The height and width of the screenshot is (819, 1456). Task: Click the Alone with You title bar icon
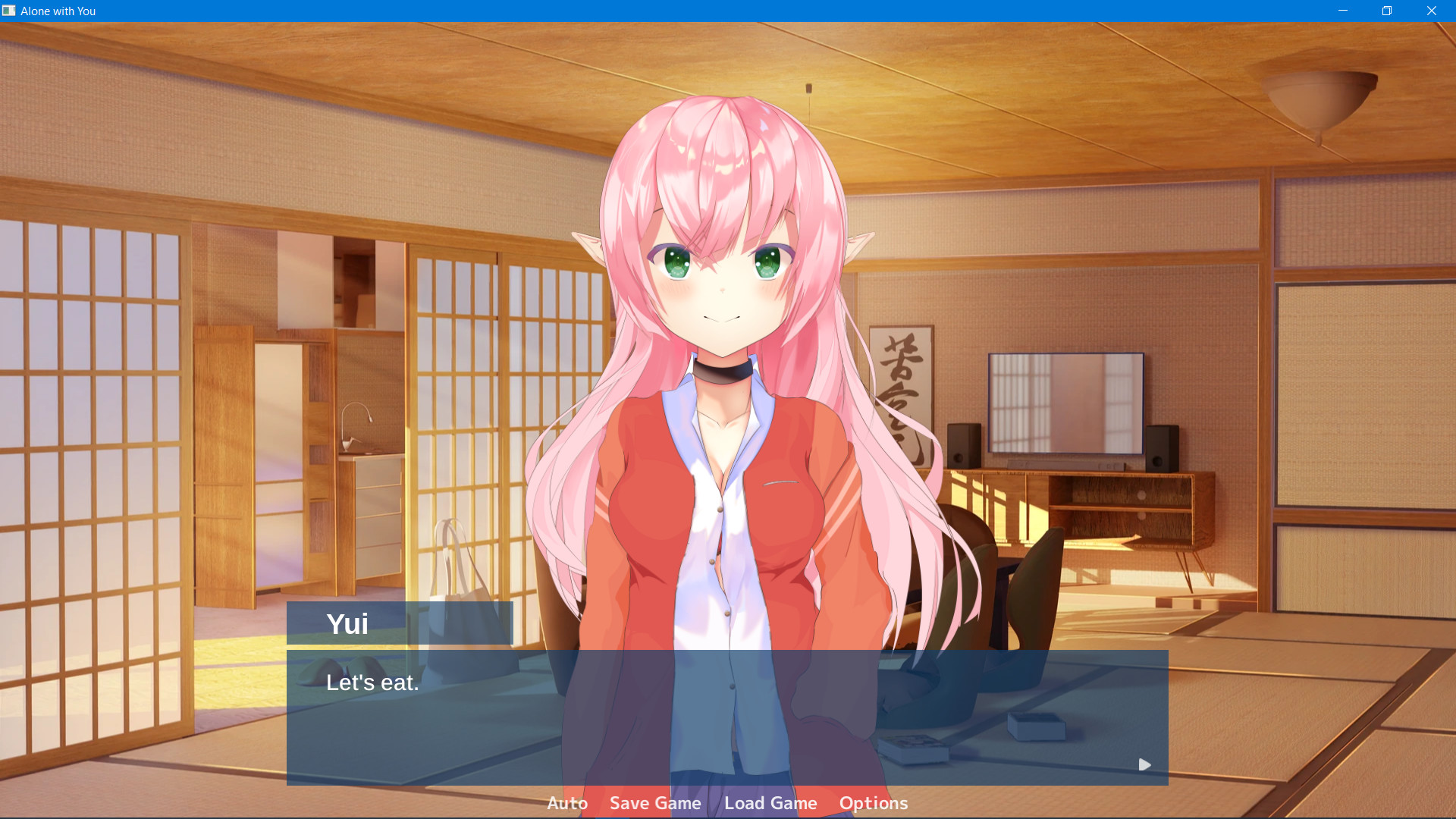coord(11,11)
